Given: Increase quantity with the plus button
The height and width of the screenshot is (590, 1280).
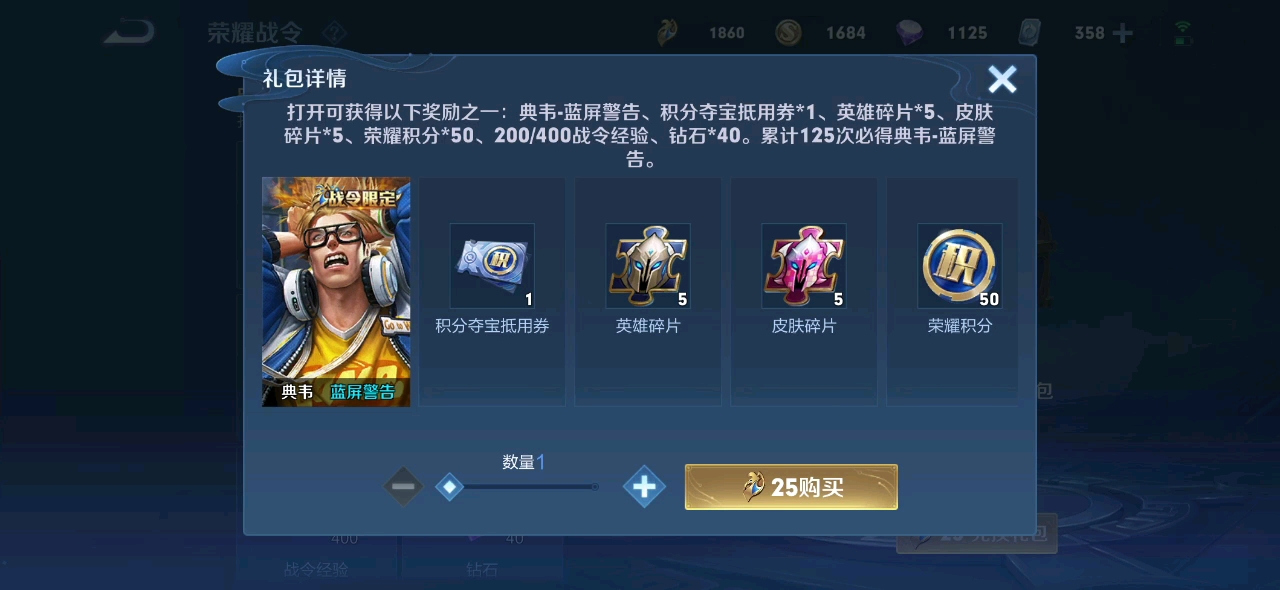Looking at the screenshot, I should (644, 487).
